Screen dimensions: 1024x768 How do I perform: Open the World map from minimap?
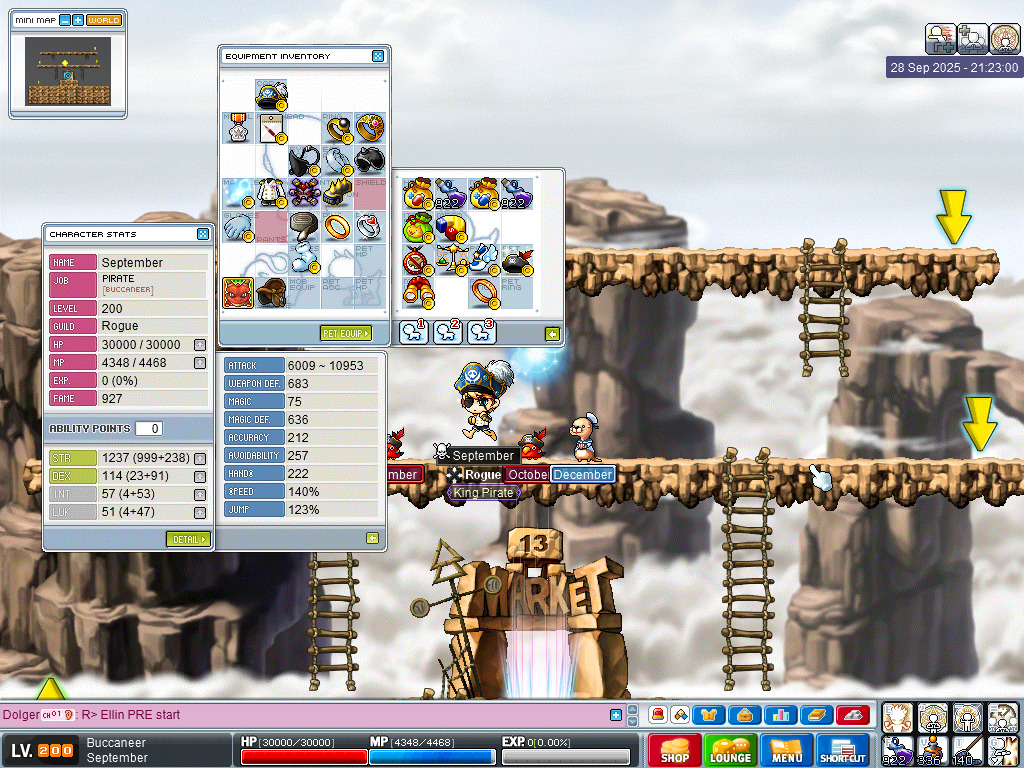tap(103, 20)
